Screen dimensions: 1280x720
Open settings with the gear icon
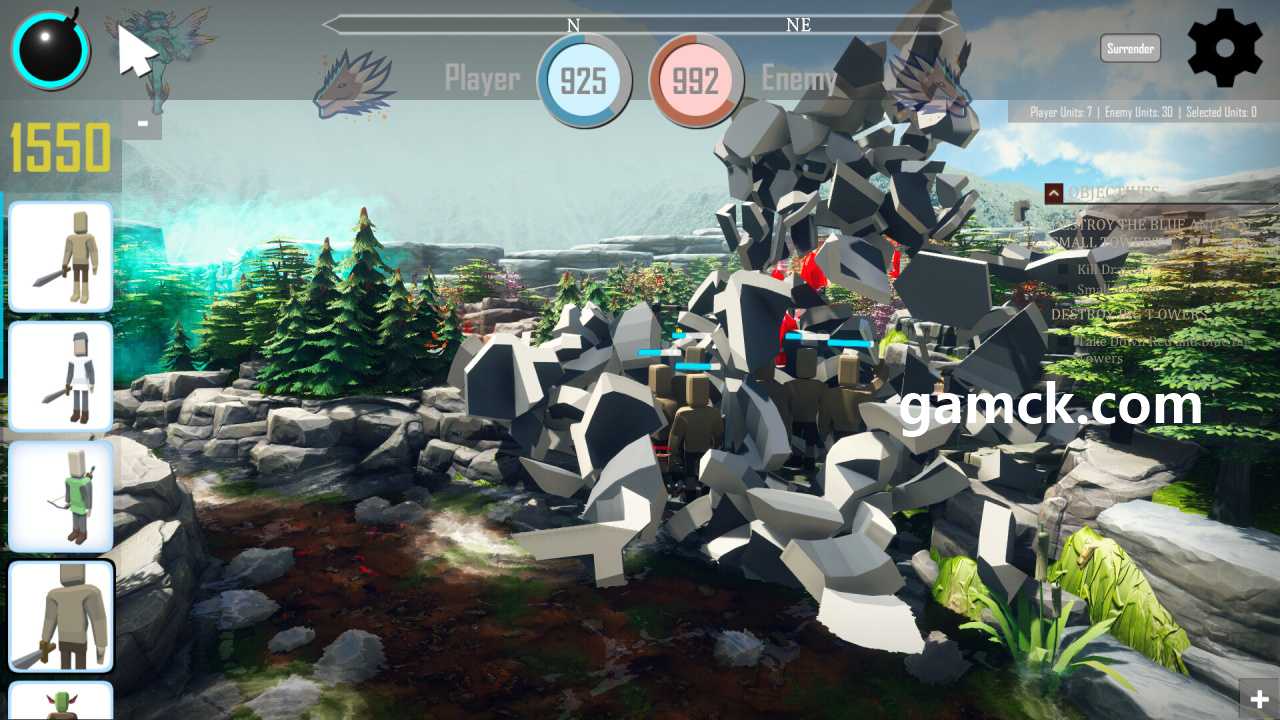[x=1225, y=46]
